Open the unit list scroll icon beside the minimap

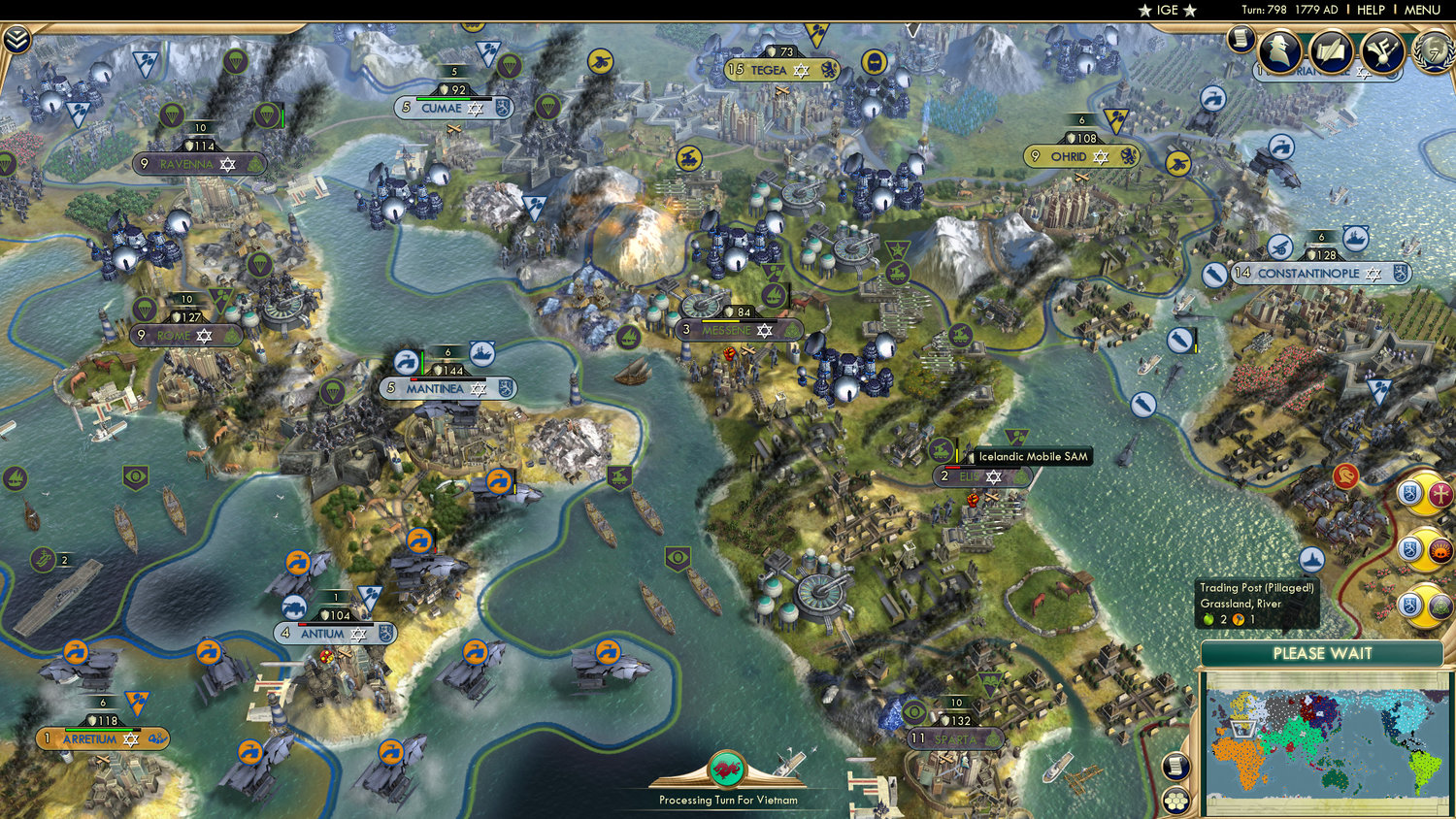pos(1176,766)
